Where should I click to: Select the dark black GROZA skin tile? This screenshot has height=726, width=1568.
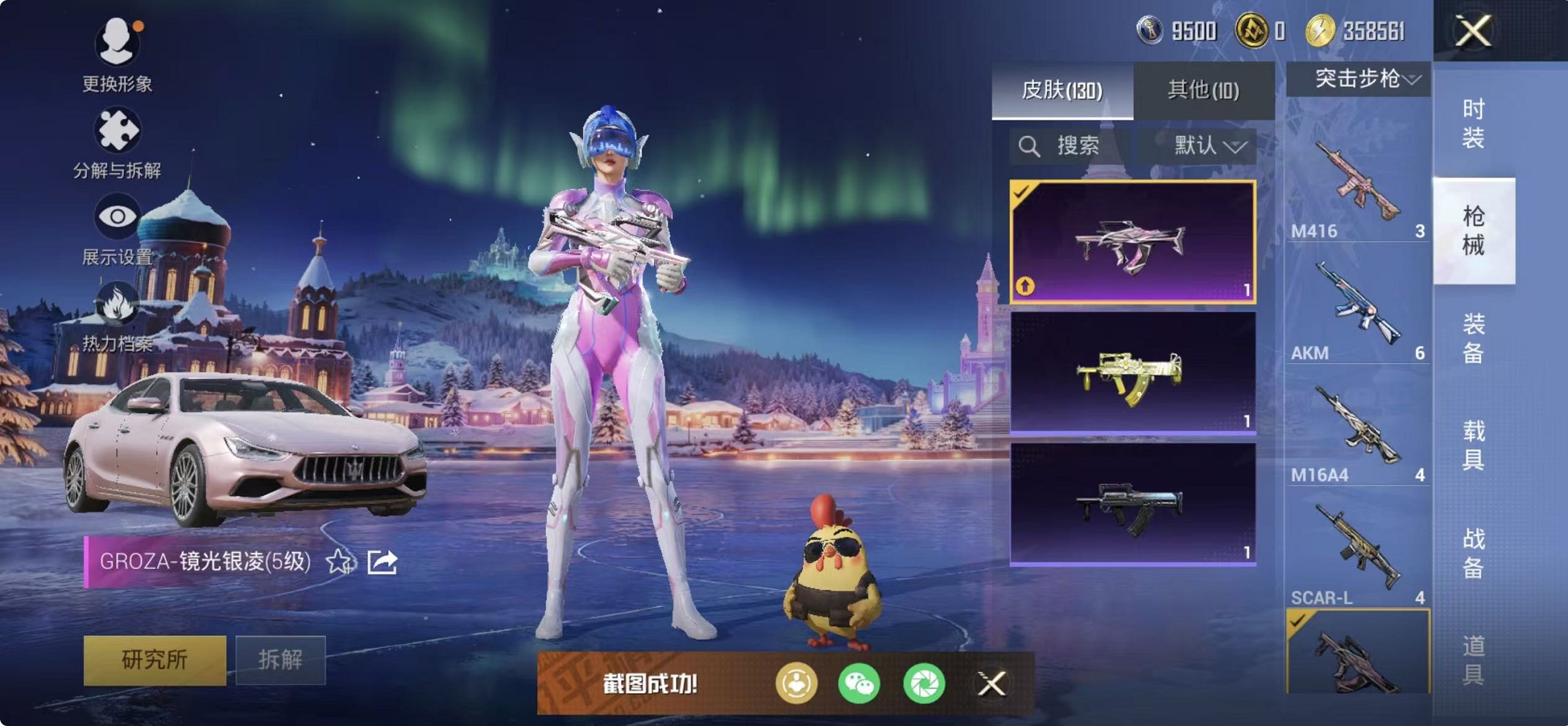[1133, 504]
